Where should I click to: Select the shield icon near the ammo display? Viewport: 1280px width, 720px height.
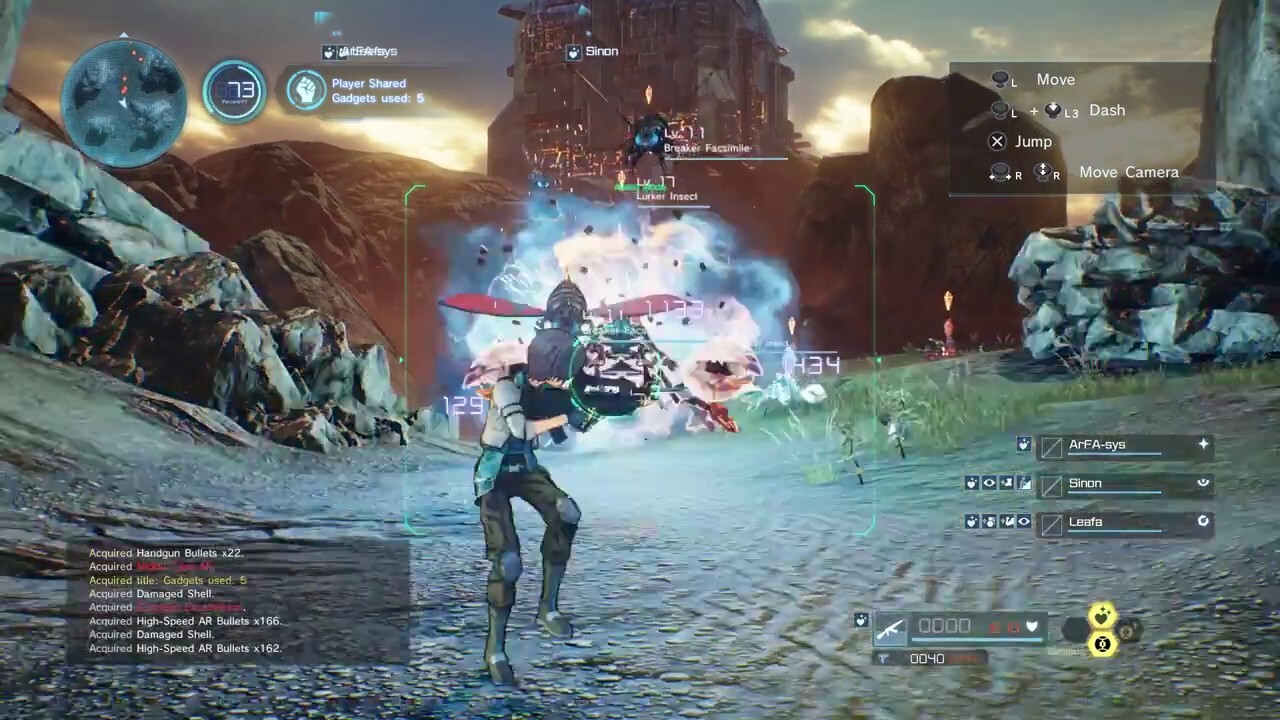[1032, 625]
